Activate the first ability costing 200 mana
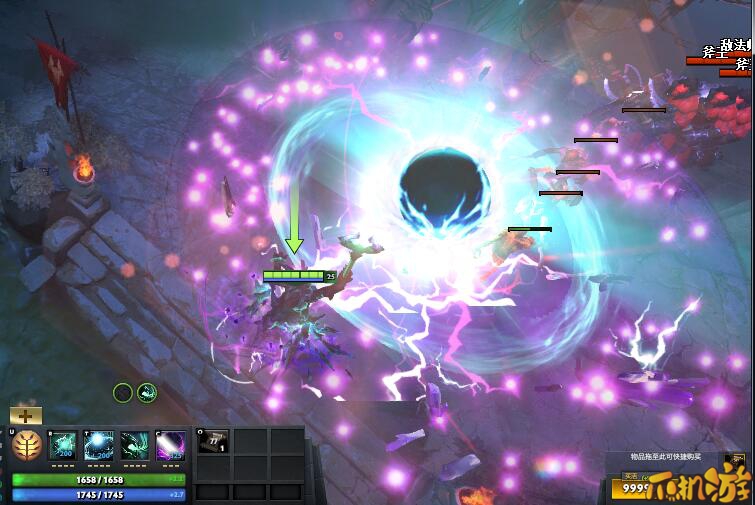755x505 pixels. 63,445
